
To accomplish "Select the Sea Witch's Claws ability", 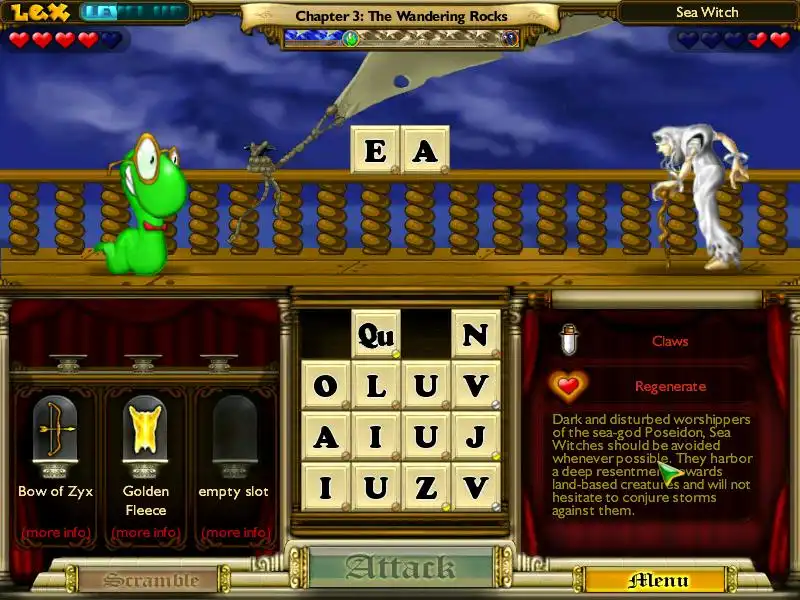I will pyautogui.click(x=669, y=341).
